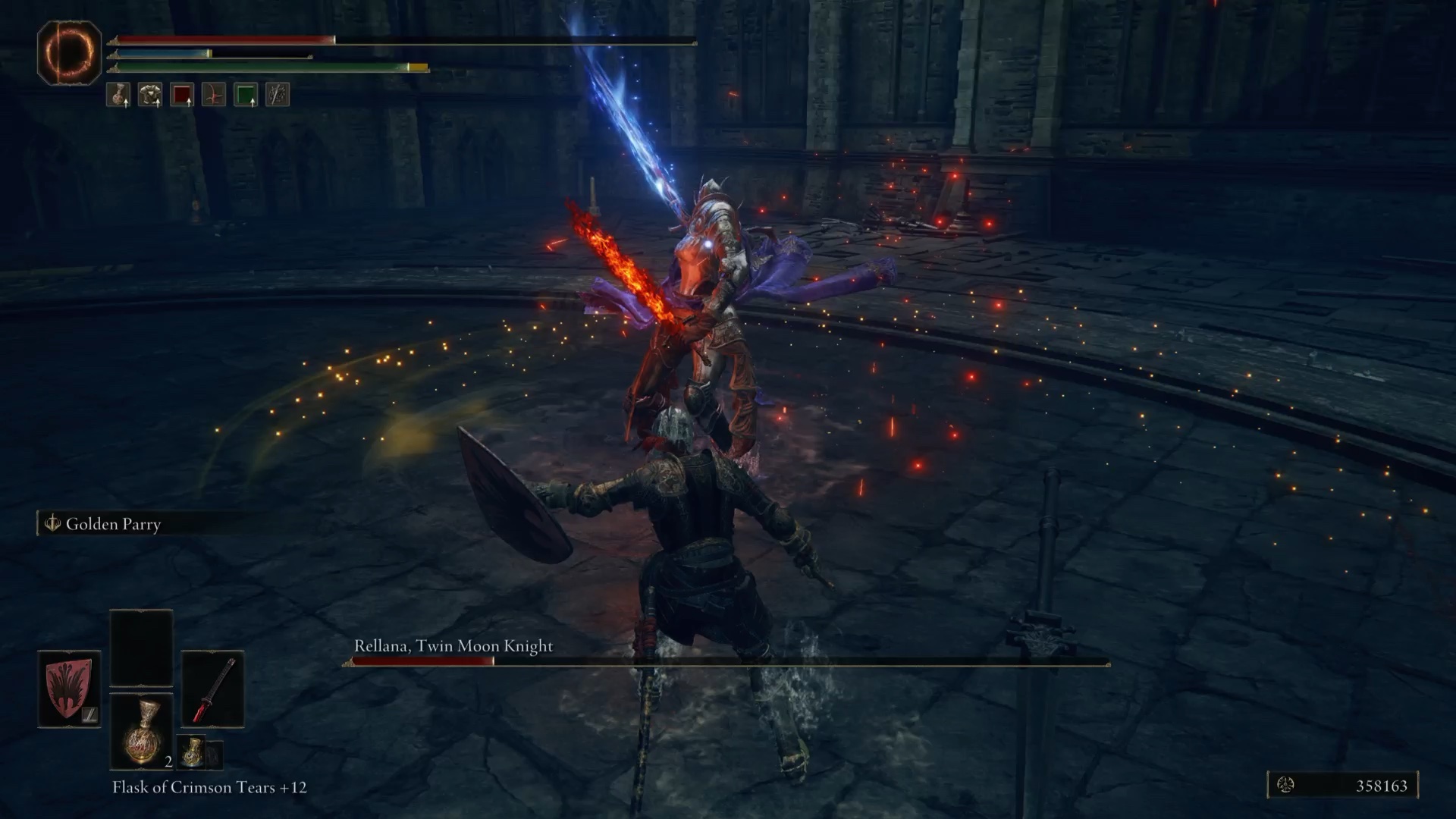
Task: Select the Flask of Crimson Tears slot
Action: pos(141,731)
